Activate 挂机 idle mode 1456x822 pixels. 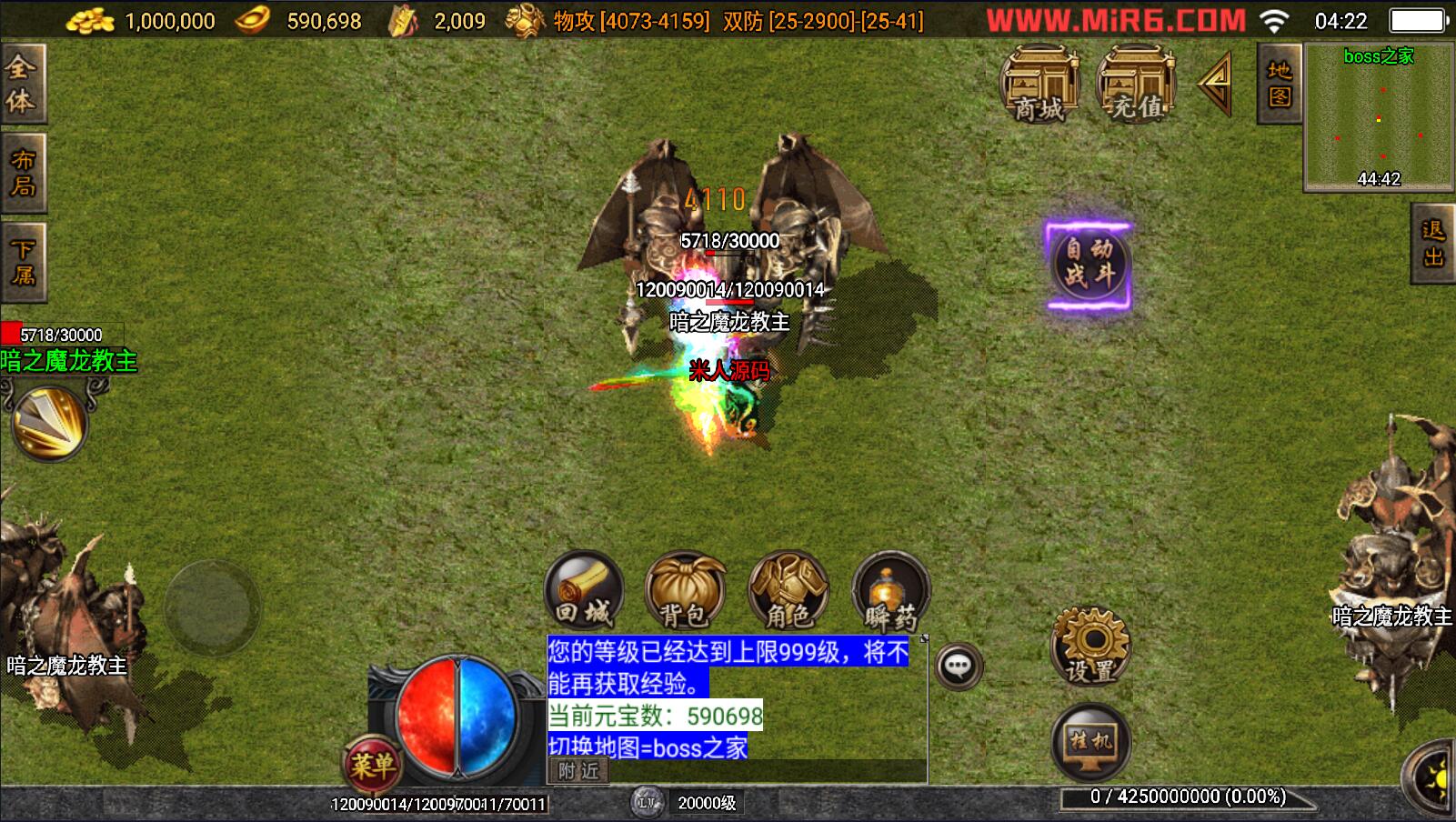(x=1090, y=742)
